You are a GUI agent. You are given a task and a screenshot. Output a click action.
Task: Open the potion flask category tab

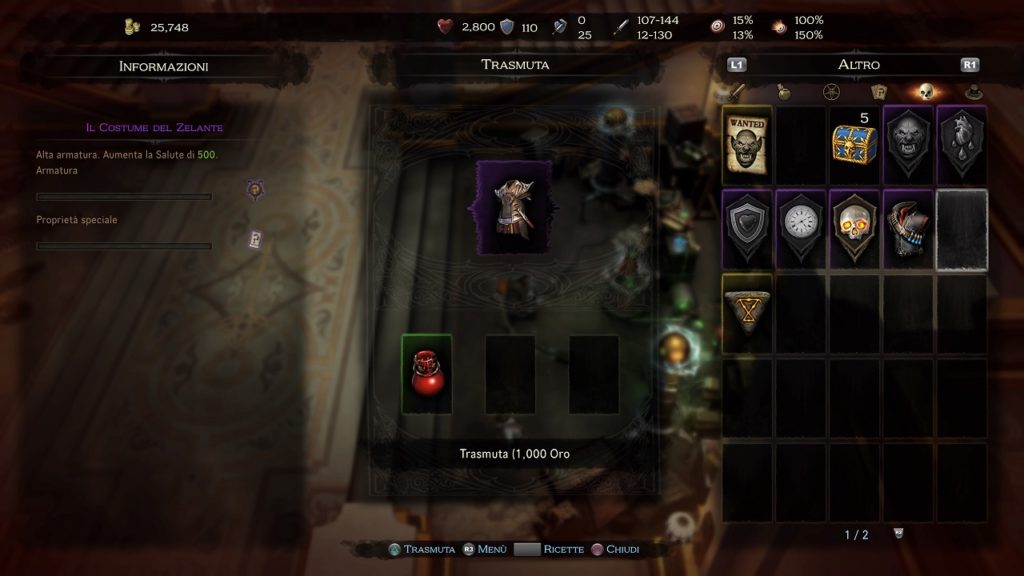click(784, 93)
